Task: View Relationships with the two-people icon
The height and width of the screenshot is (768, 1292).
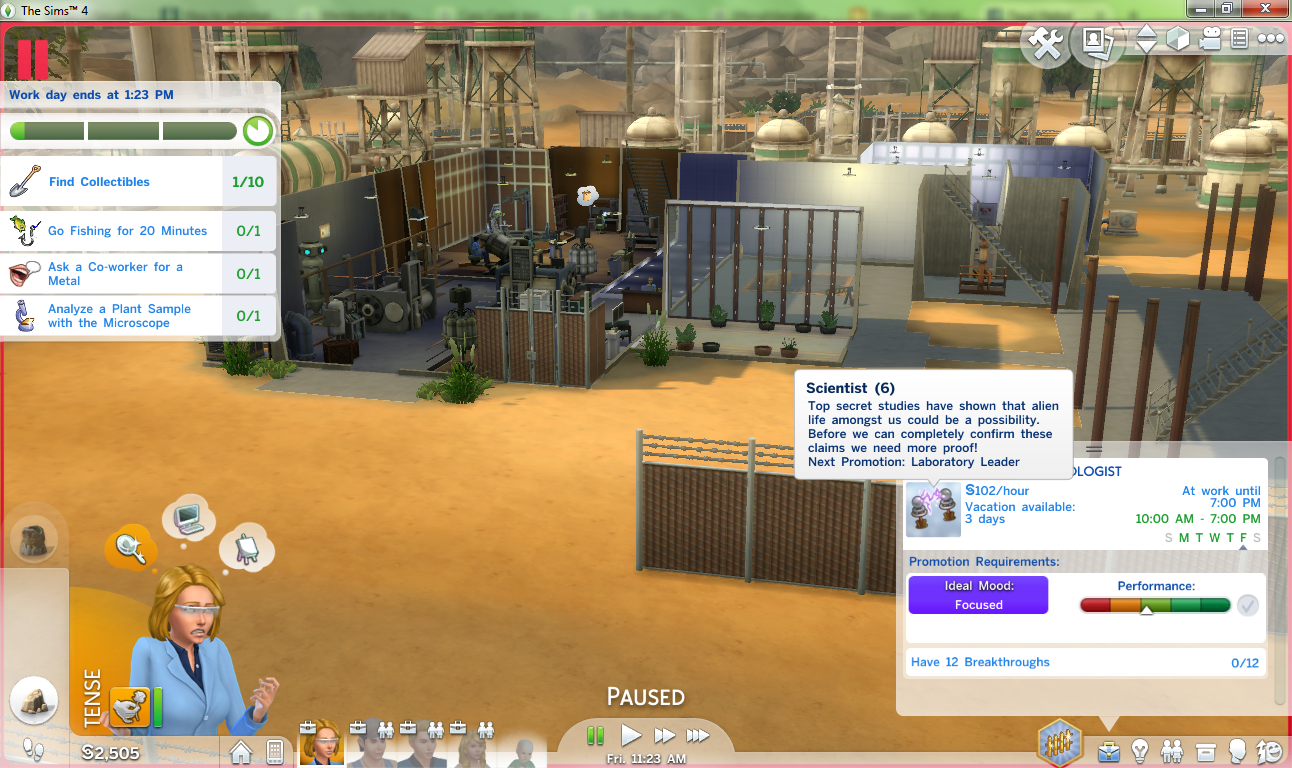Action: (1170, 752)
